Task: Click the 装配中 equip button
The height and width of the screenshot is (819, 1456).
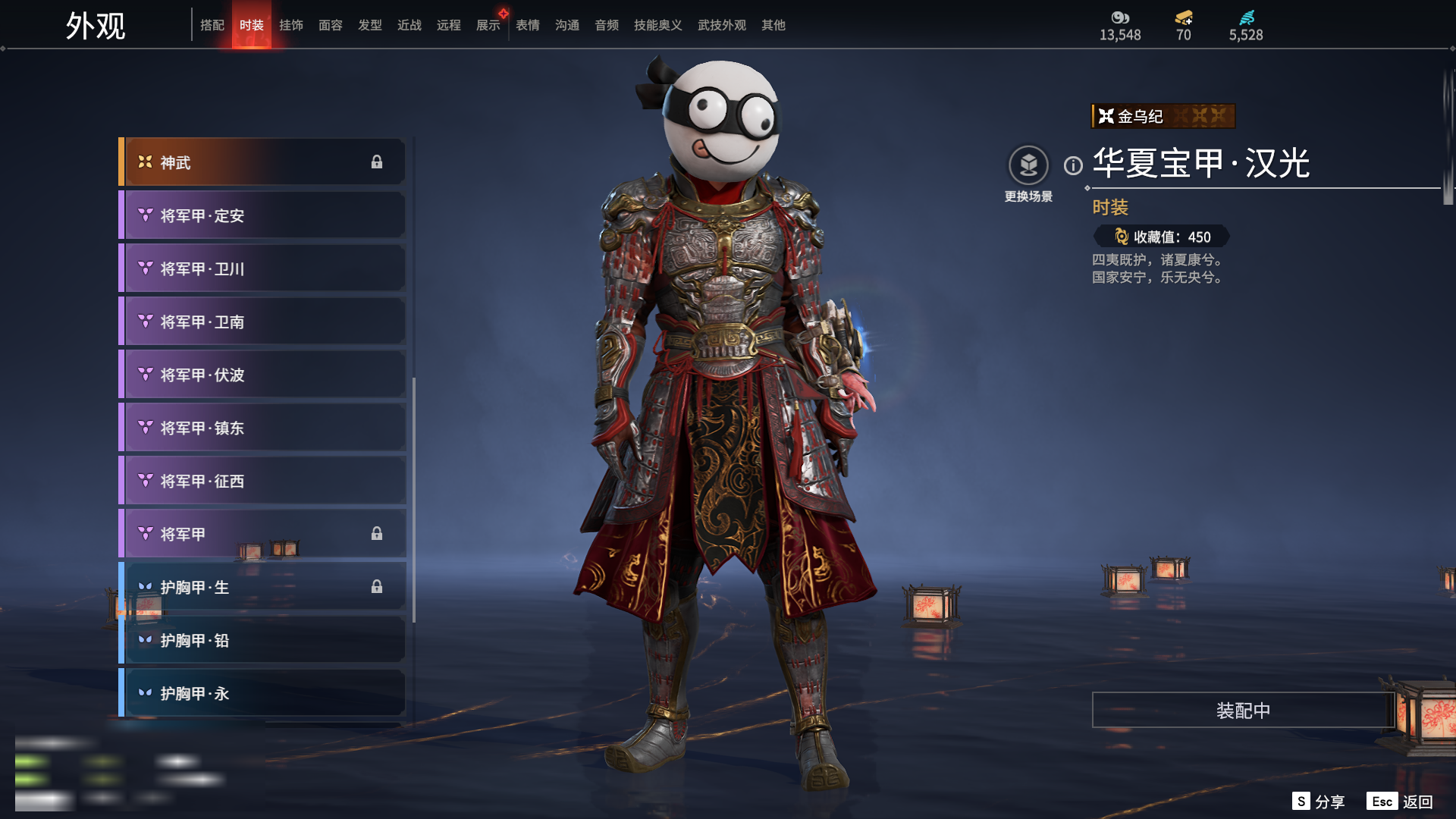Action: (x=1243, y=710)
